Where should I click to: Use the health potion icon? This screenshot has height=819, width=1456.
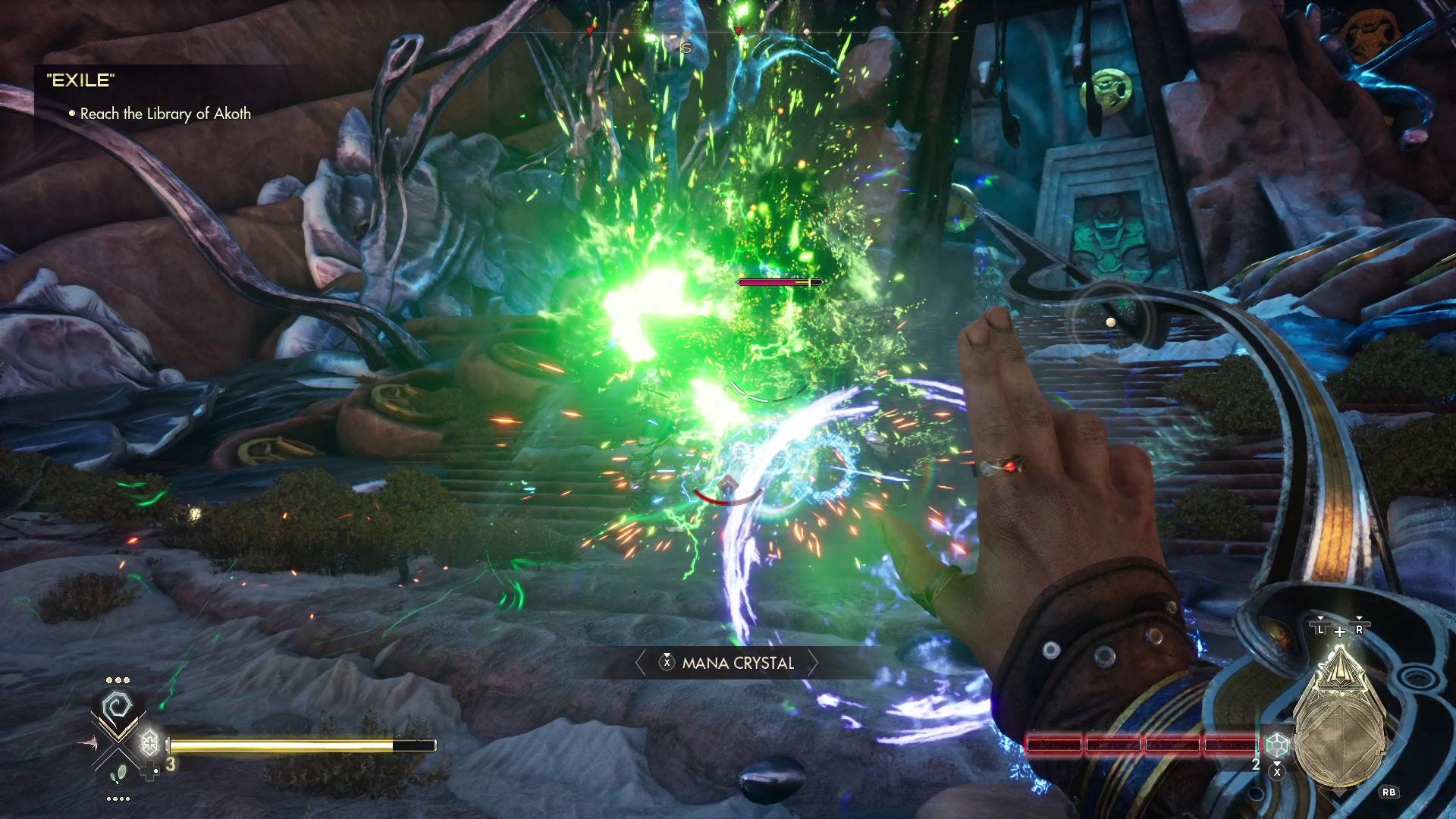click(x=150, y=742)
